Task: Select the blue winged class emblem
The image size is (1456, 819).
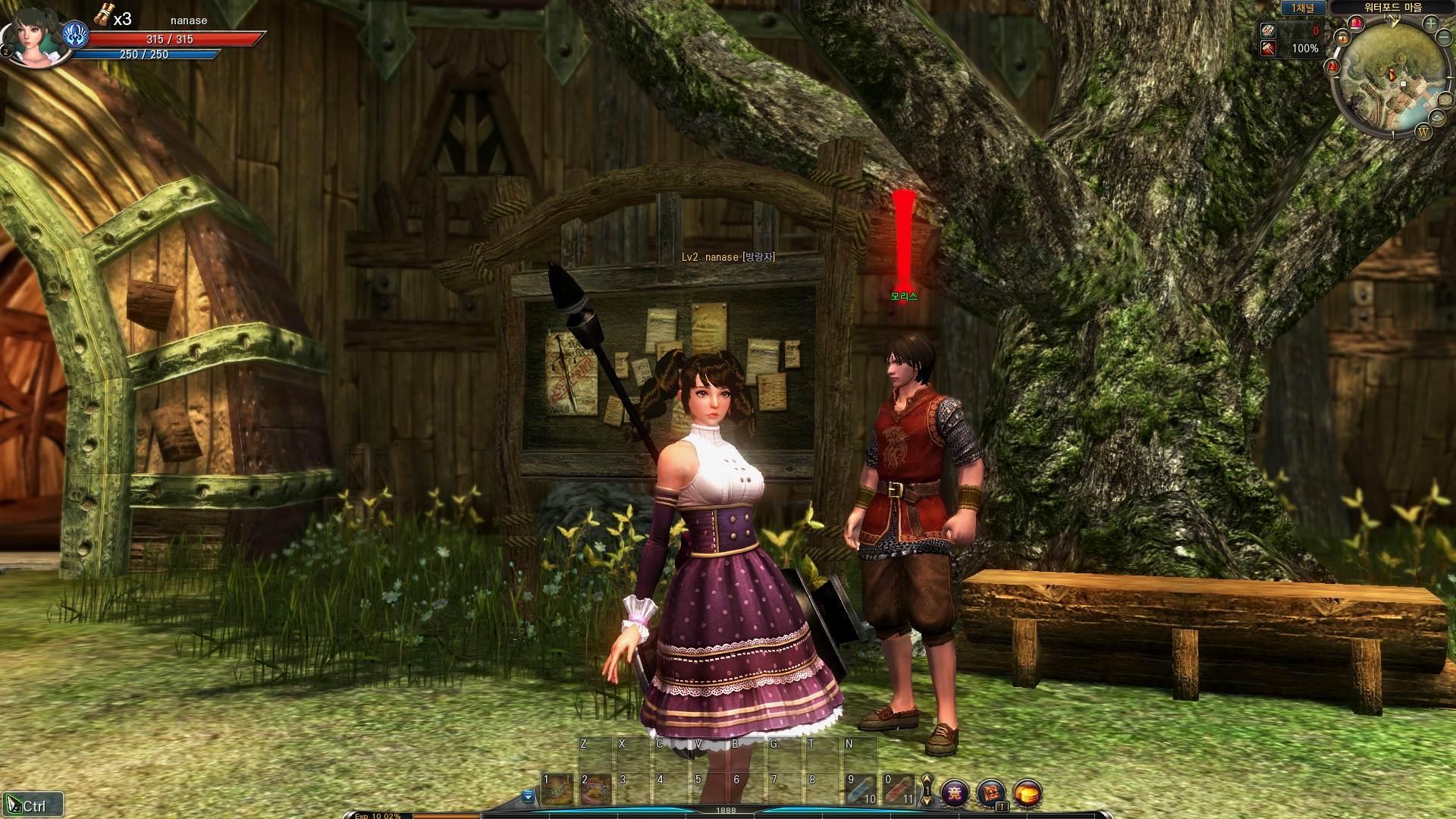Action: pos(76,35)
